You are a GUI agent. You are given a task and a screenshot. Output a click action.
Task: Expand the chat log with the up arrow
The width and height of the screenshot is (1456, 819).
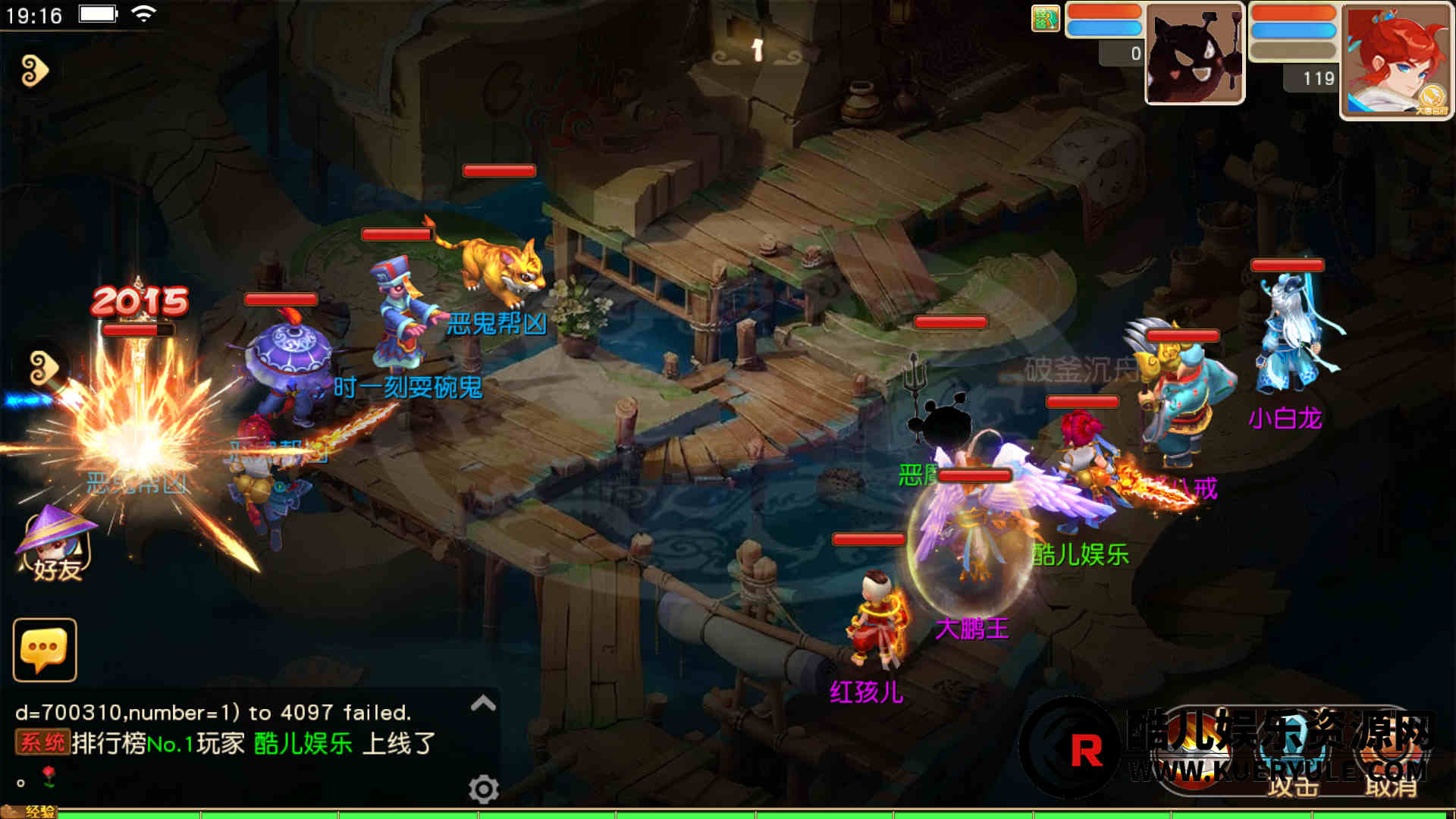tap(483, 704)
